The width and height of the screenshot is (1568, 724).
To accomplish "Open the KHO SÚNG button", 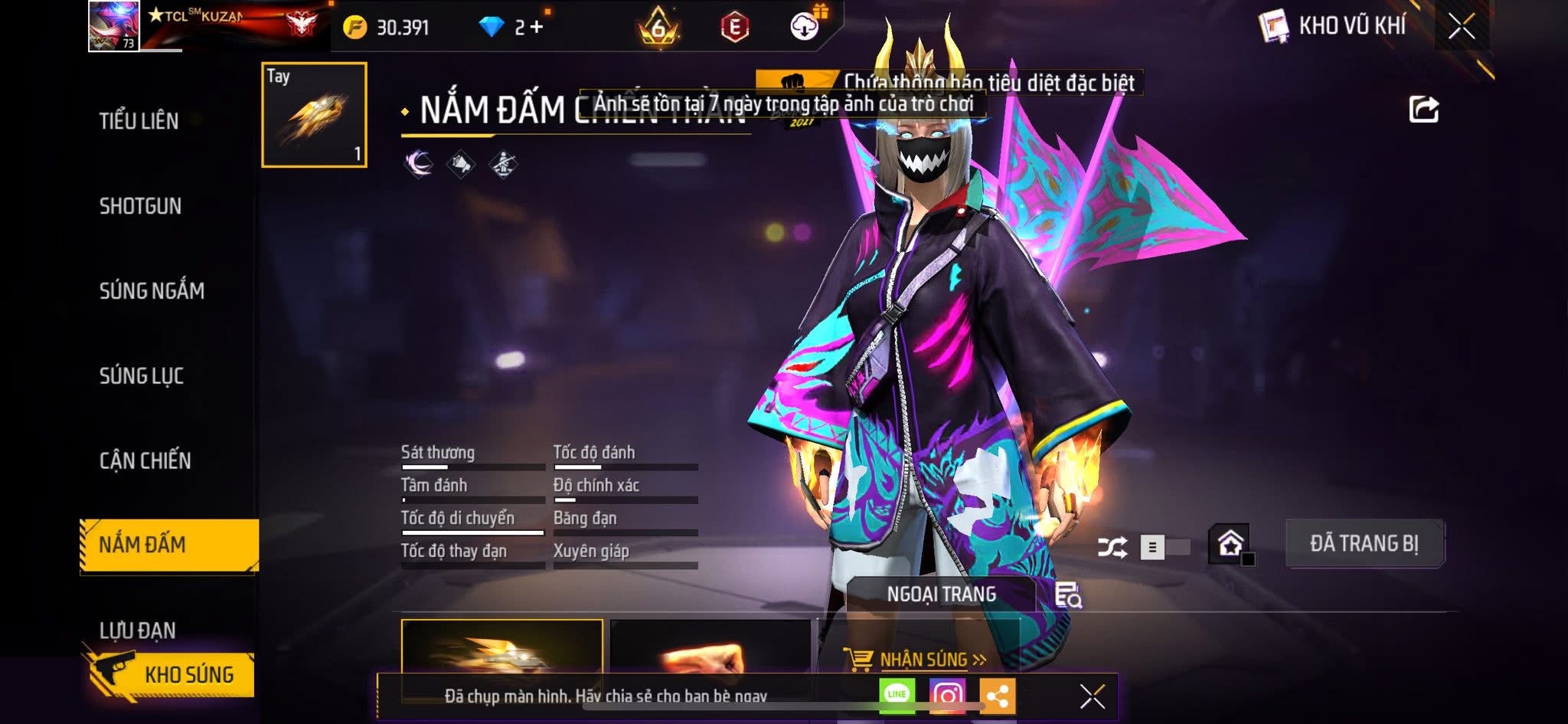I will point(175,674).
